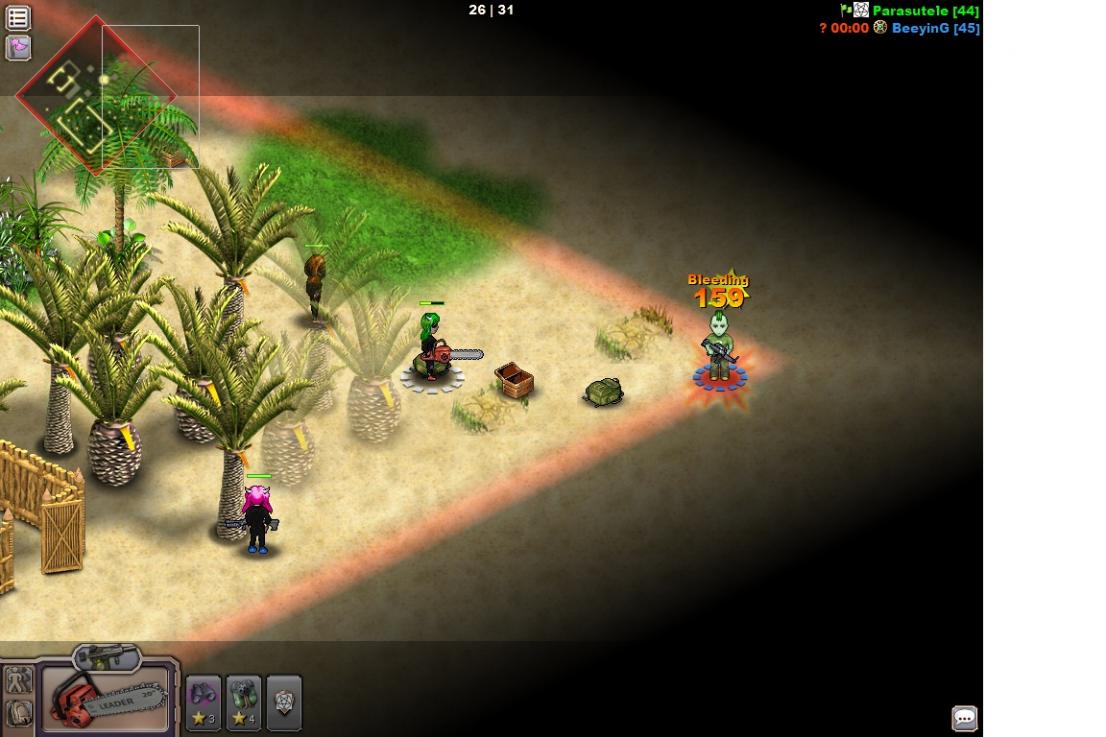Viewport: 1106px width, 737px height.
Task: Select player Parasutele in the scoreboard
Action: [x=925, y=11]
